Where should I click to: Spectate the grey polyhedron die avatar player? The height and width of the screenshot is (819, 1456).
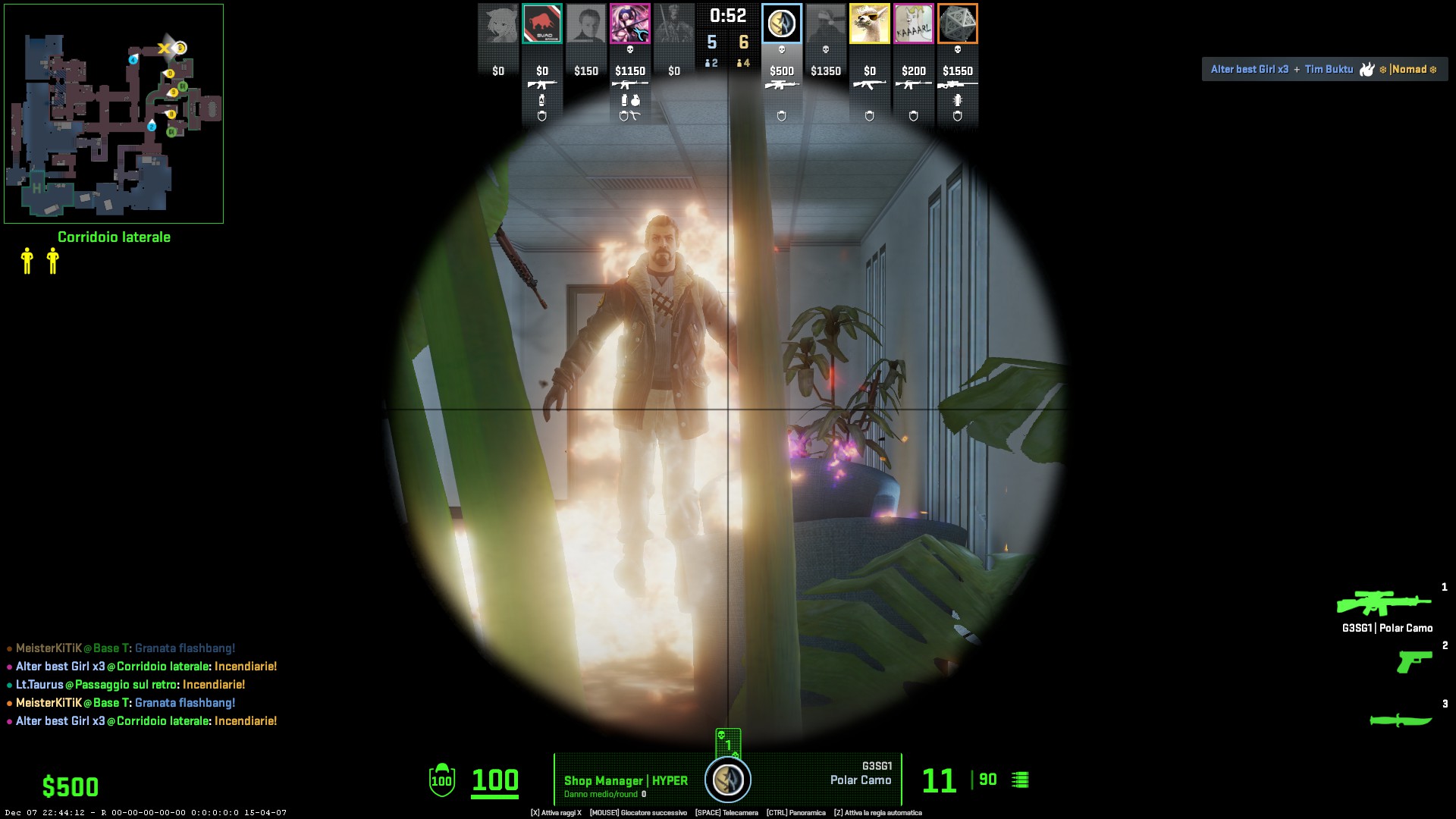click(957, 24)
